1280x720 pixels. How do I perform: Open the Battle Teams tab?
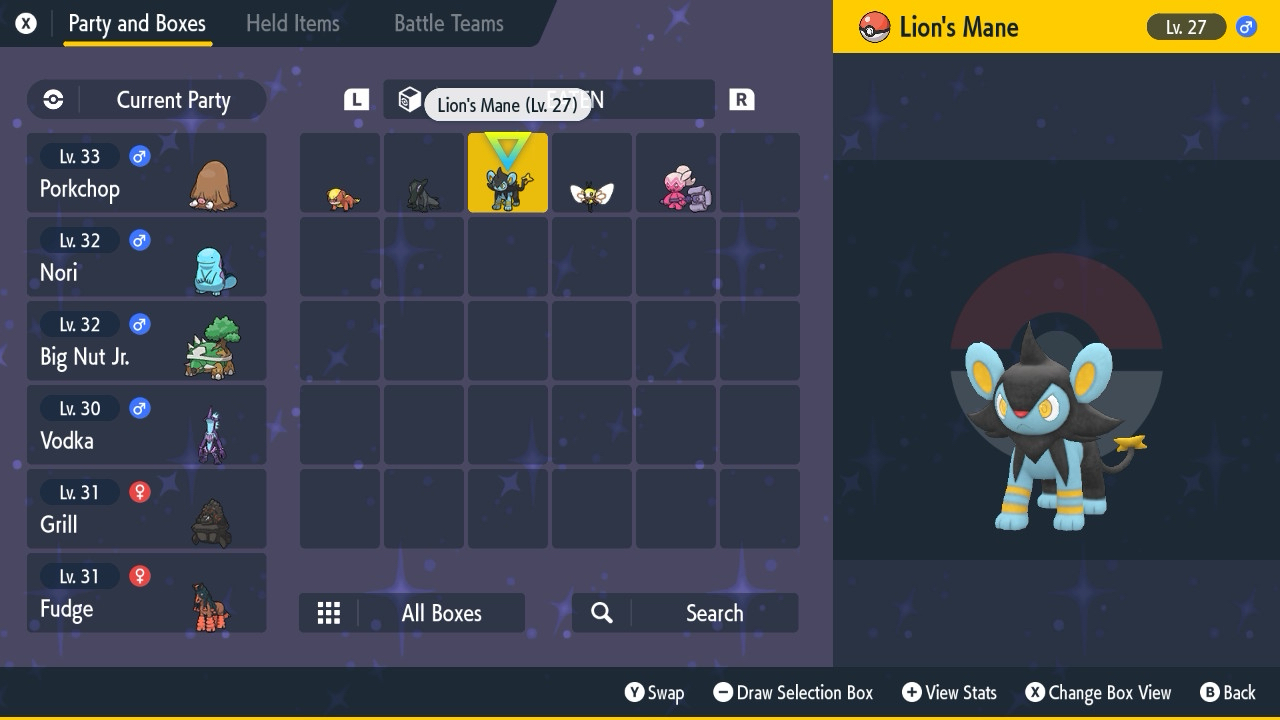coord(448,24)
